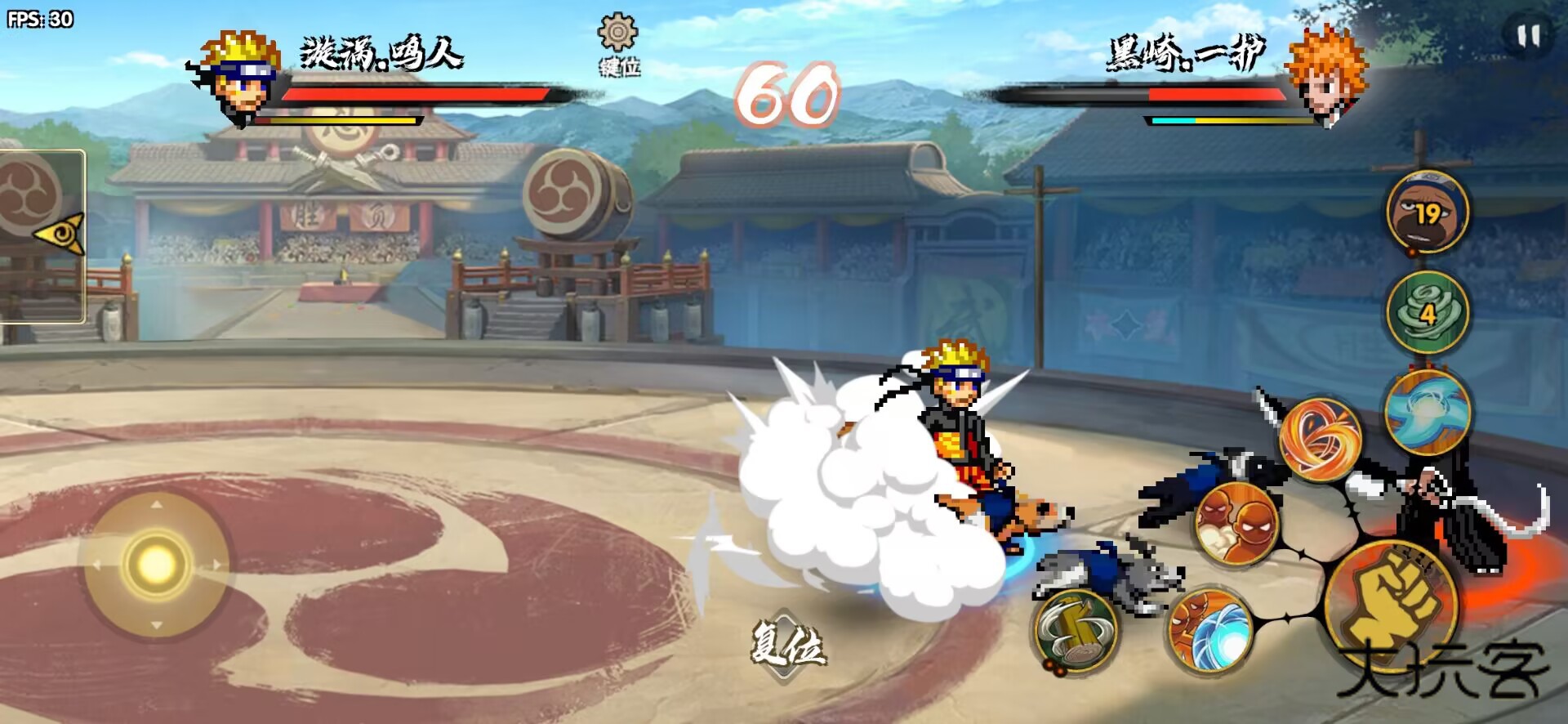Image resolution: width=1568 pixels, height=724 pixels.
Task: Expand the side panel with the yellow arrow
Action: (x=60, y=234)
